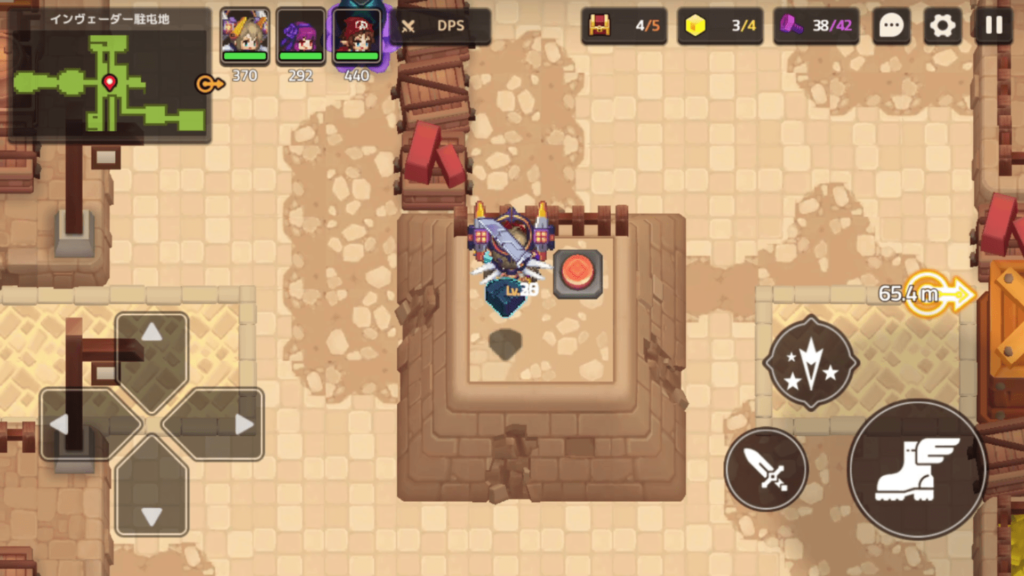Pause the game
This screenshot has width=1024, height=576.
pyautogui.click(x=993, y=27)
